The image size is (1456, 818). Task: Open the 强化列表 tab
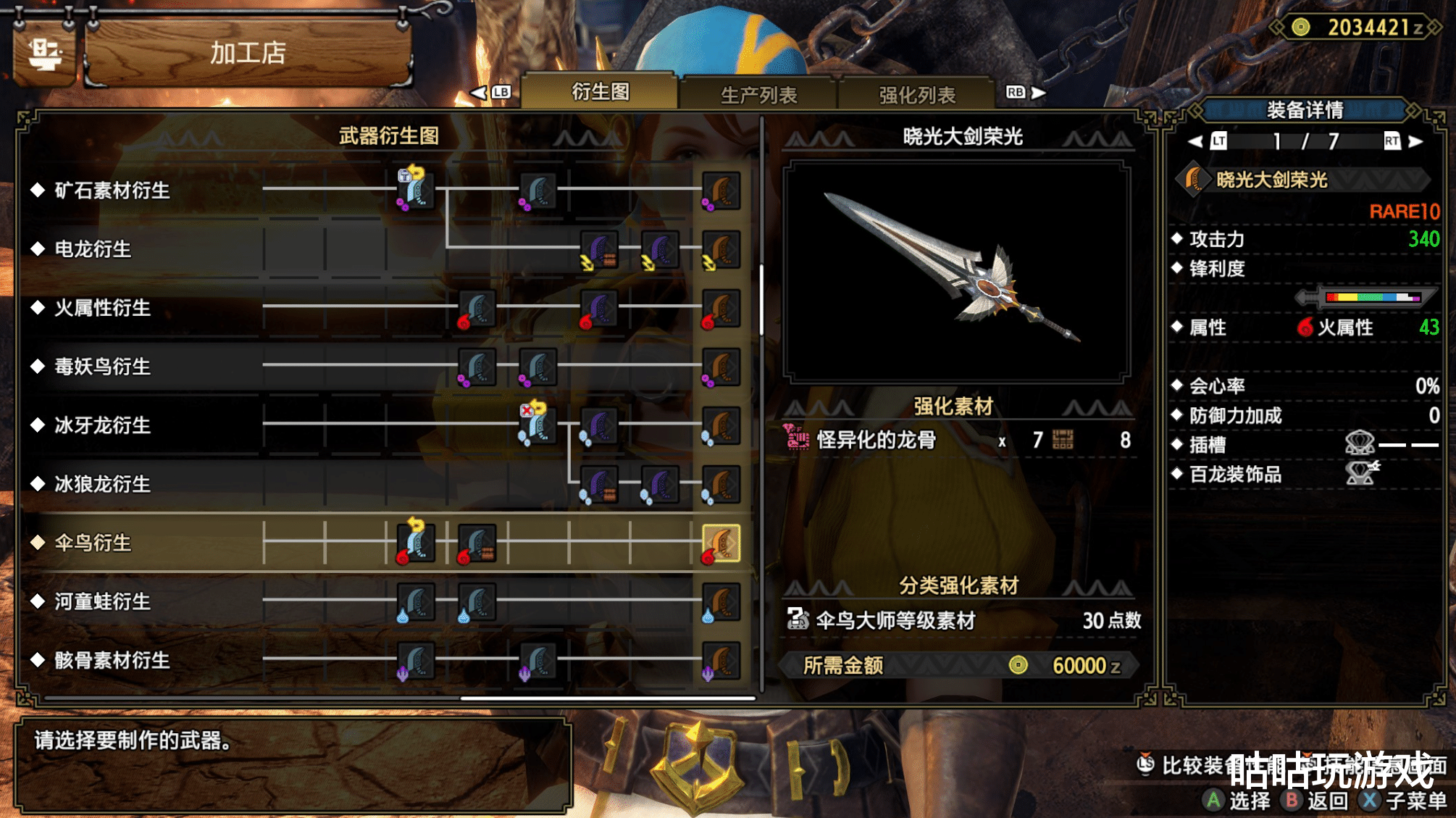[916, 94]
